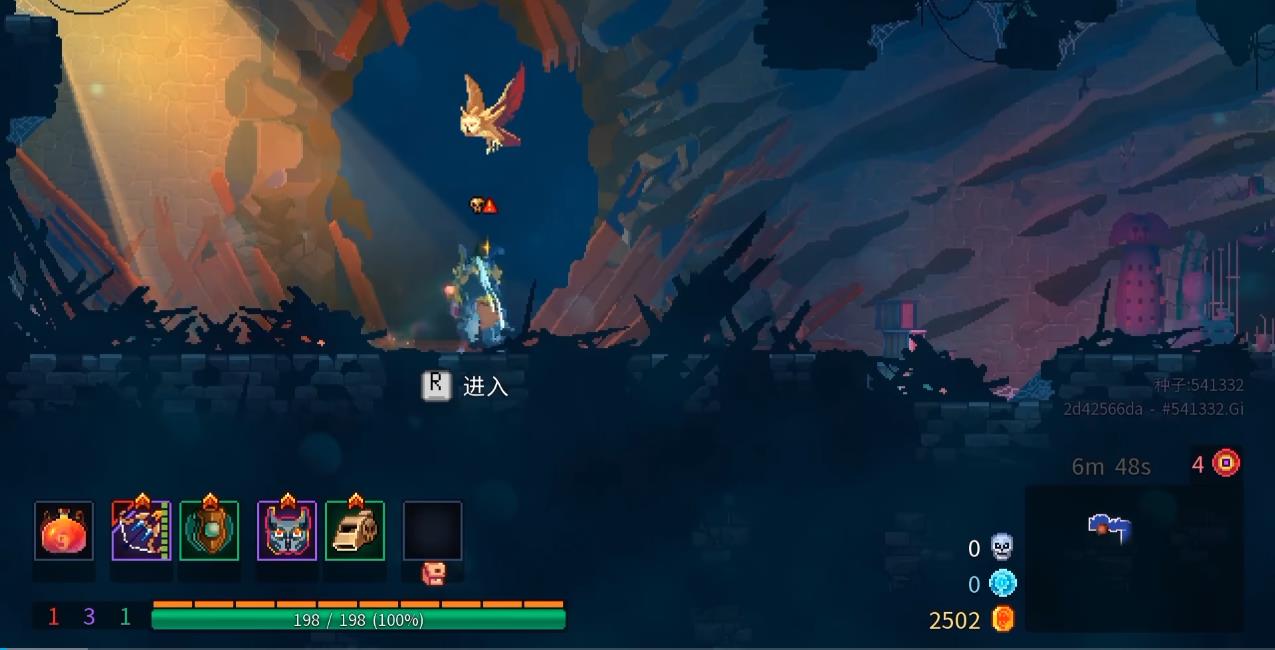This screenshot has width=1275, height=650.
Task: Open the backpack icon below the empty slot
Action: click(433, 573)
